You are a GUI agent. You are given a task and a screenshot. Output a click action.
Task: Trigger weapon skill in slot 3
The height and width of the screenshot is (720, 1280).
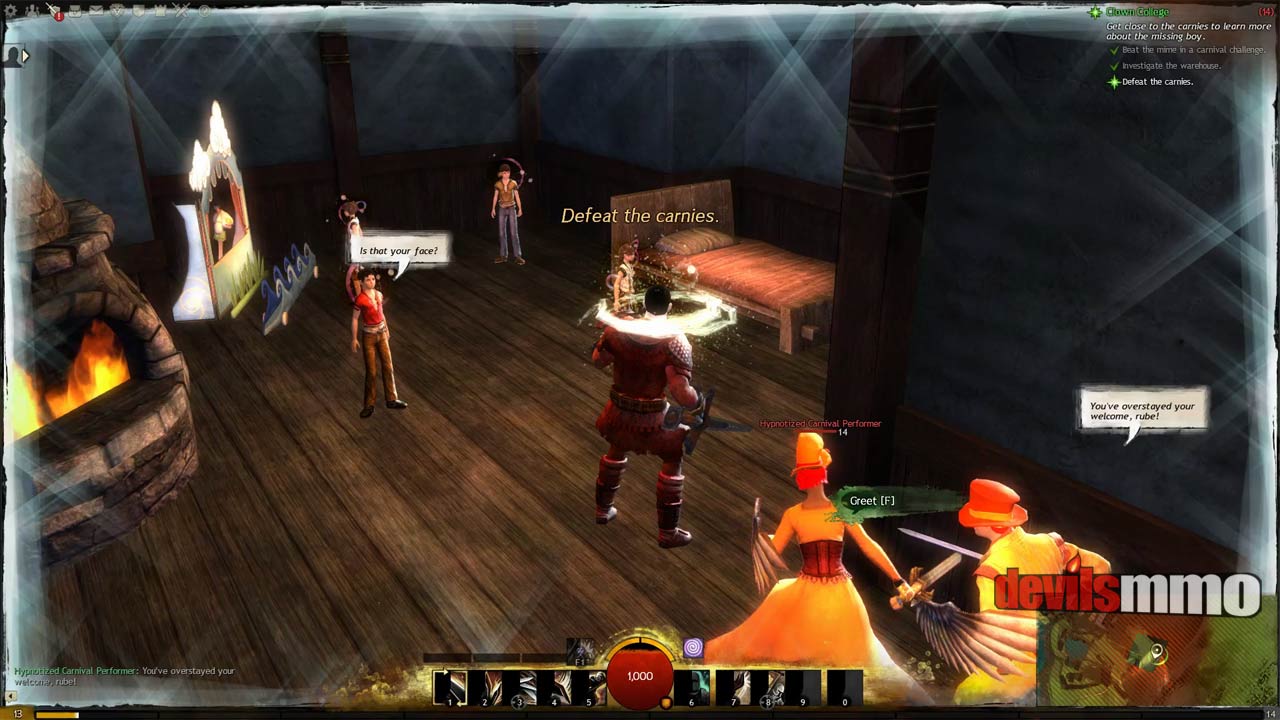click(x=519, y=688)
